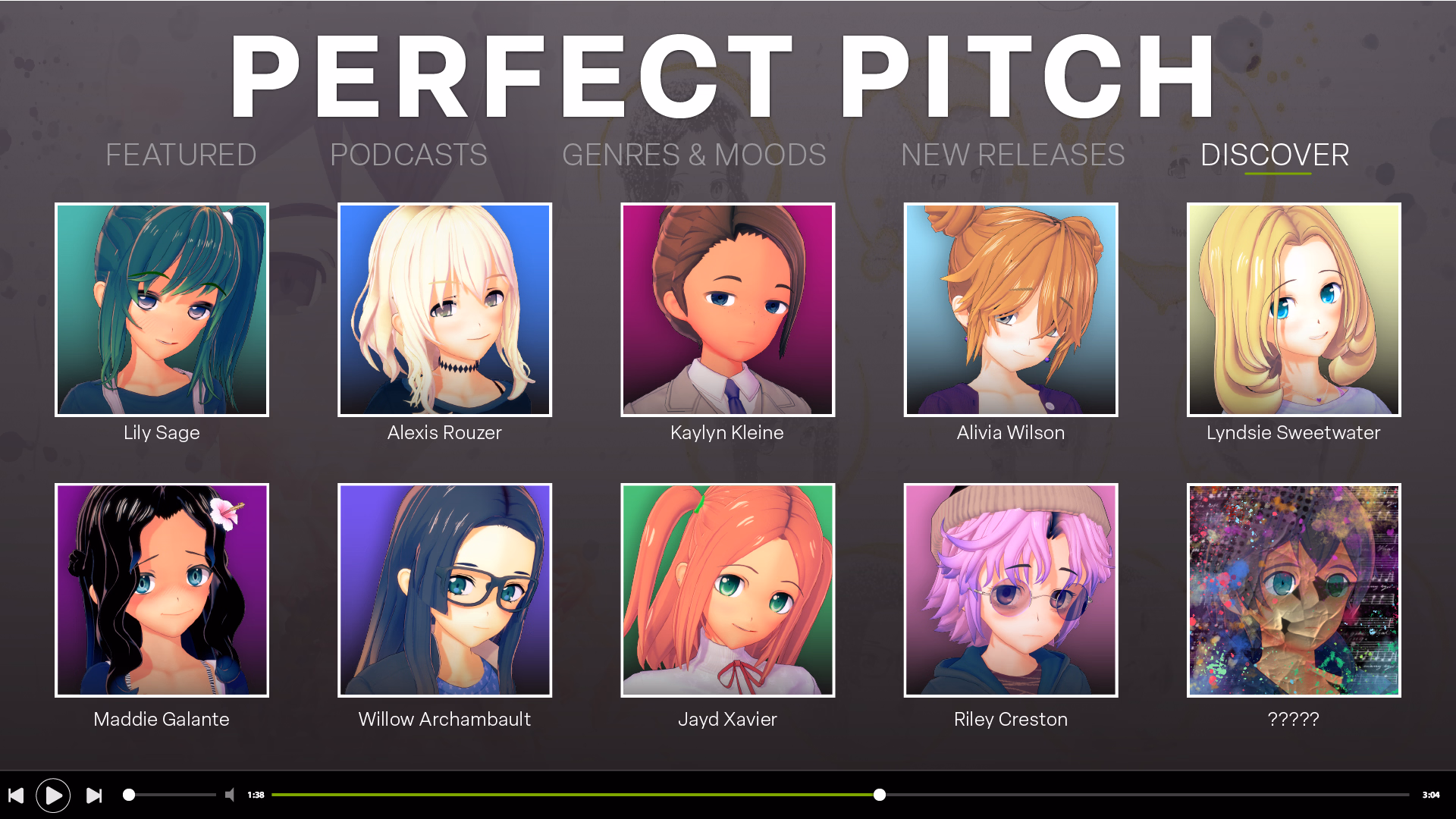Skip to the next track

coord(93,795)
